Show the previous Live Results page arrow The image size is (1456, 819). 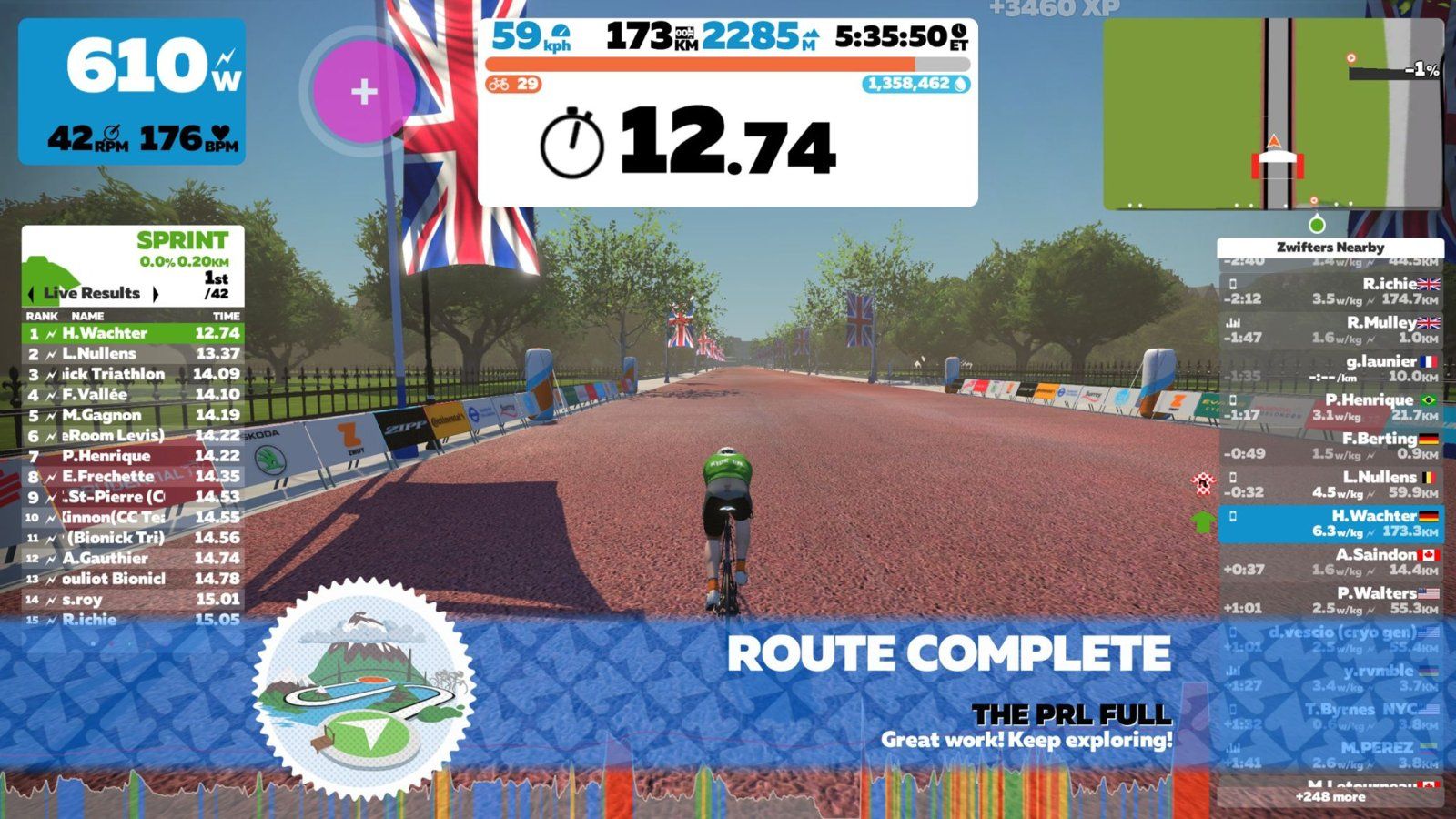pyautogui.click(x=32, y=294)
